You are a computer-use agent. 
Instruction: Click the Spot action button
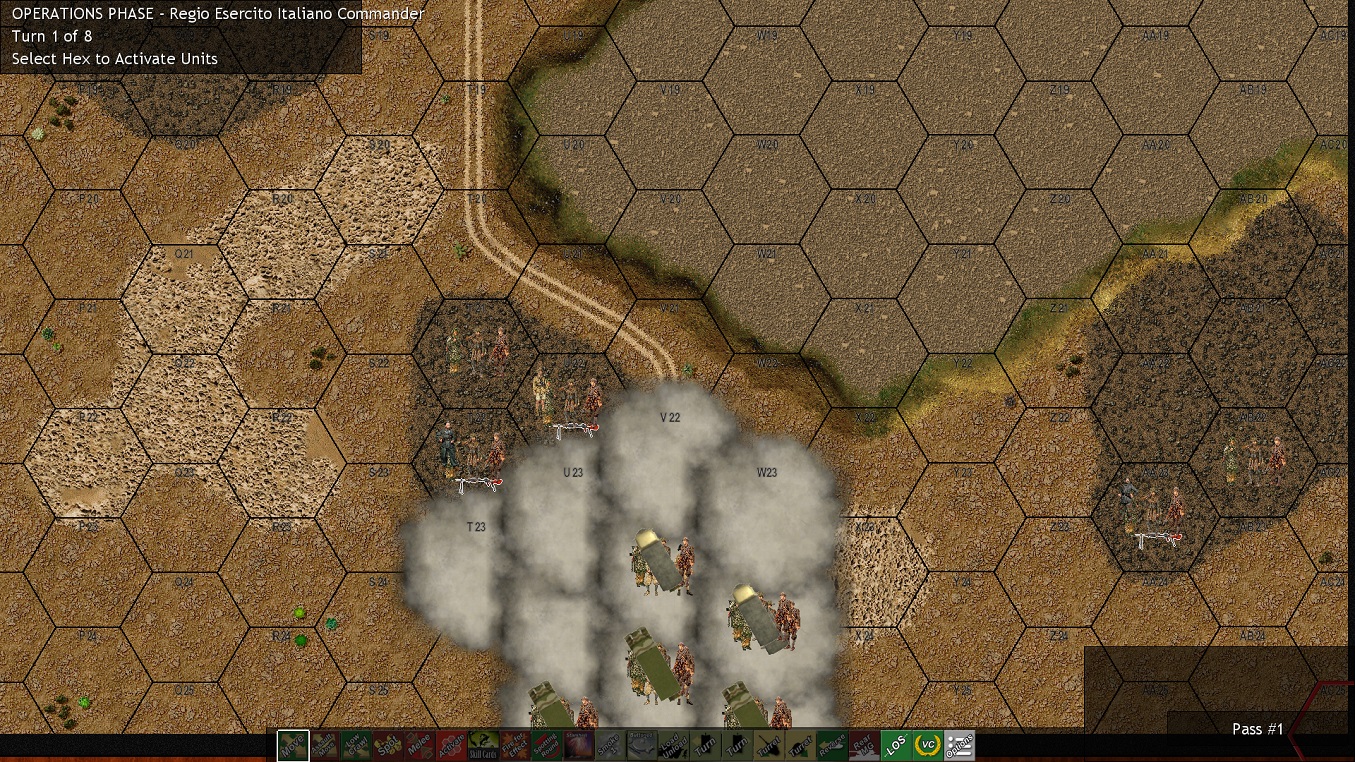pos(387,745)
